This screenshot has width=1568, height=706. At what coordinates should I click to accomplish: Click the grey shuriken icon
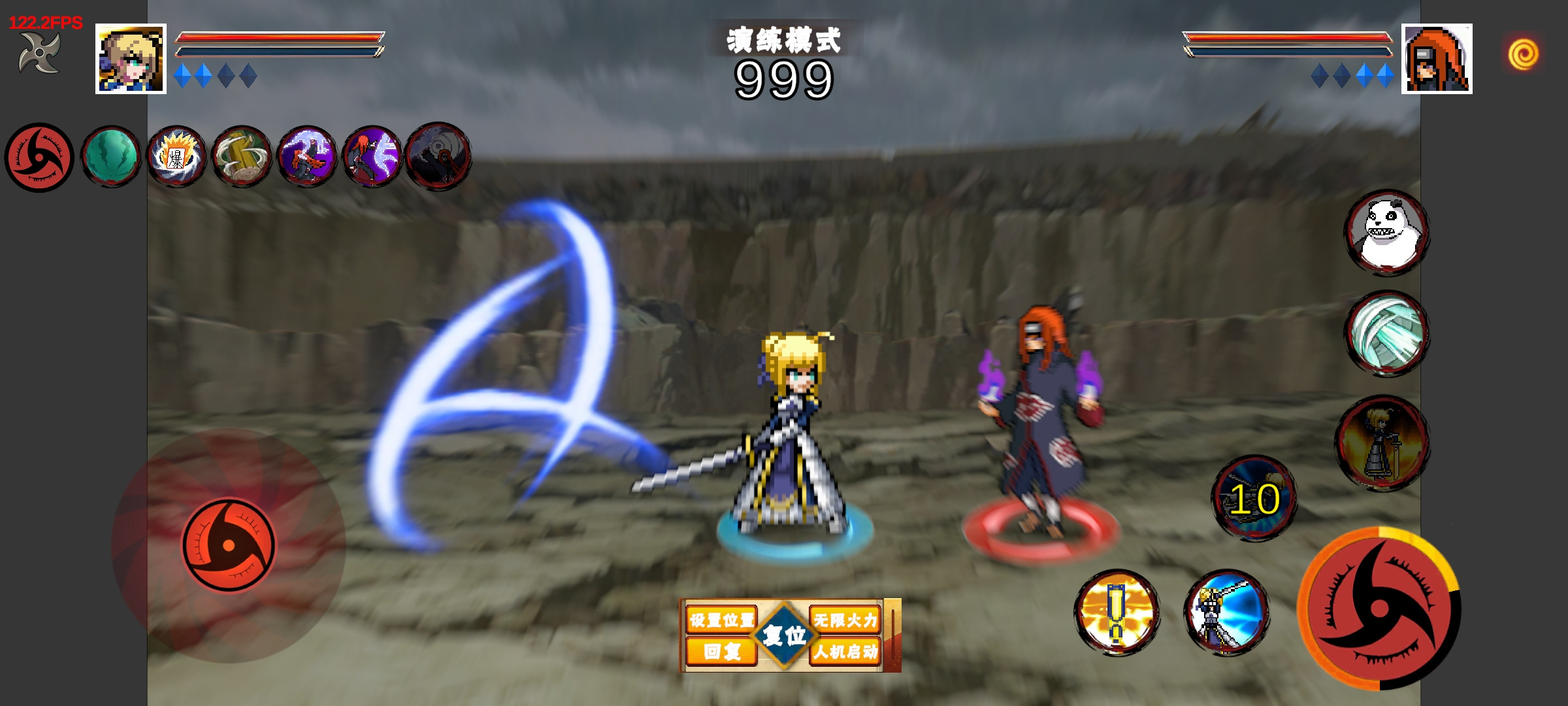(39, 52)
